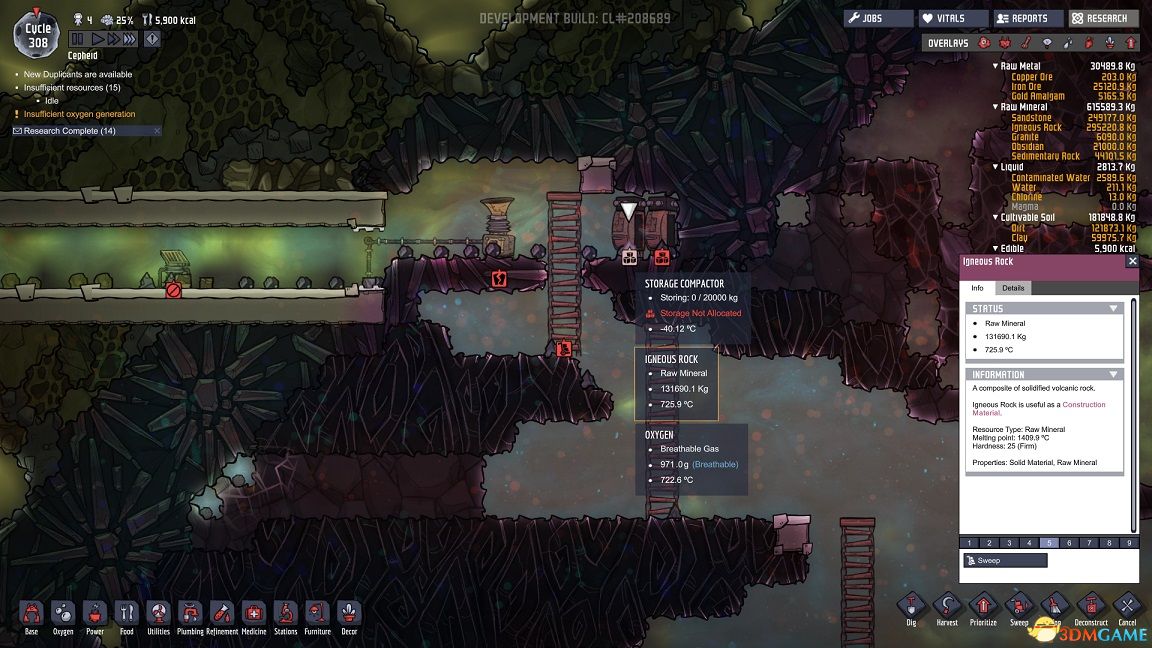Select the Harvest tool

946,607
